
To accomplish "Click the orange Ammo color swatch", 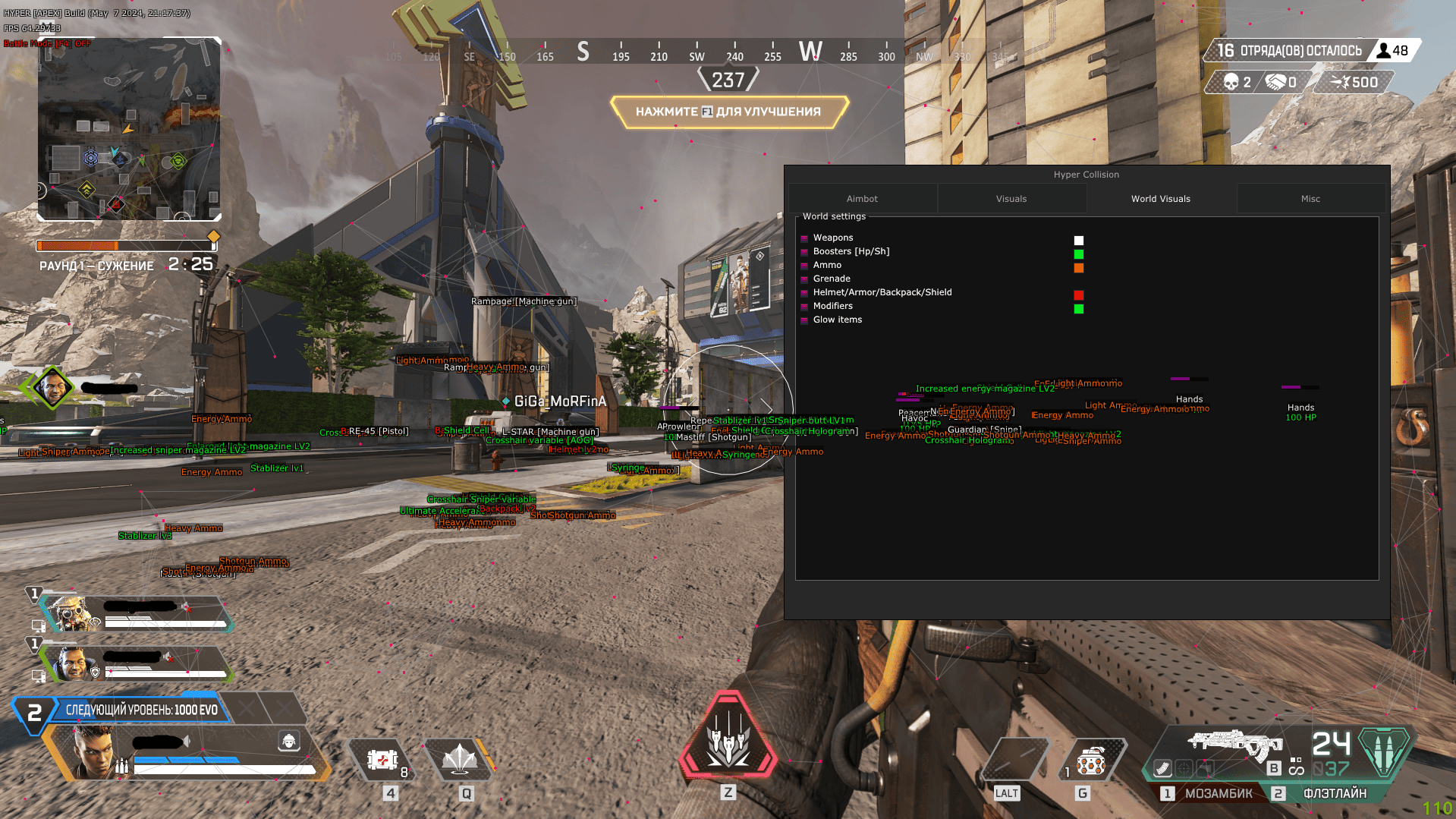I will (x=1078, y=267).
